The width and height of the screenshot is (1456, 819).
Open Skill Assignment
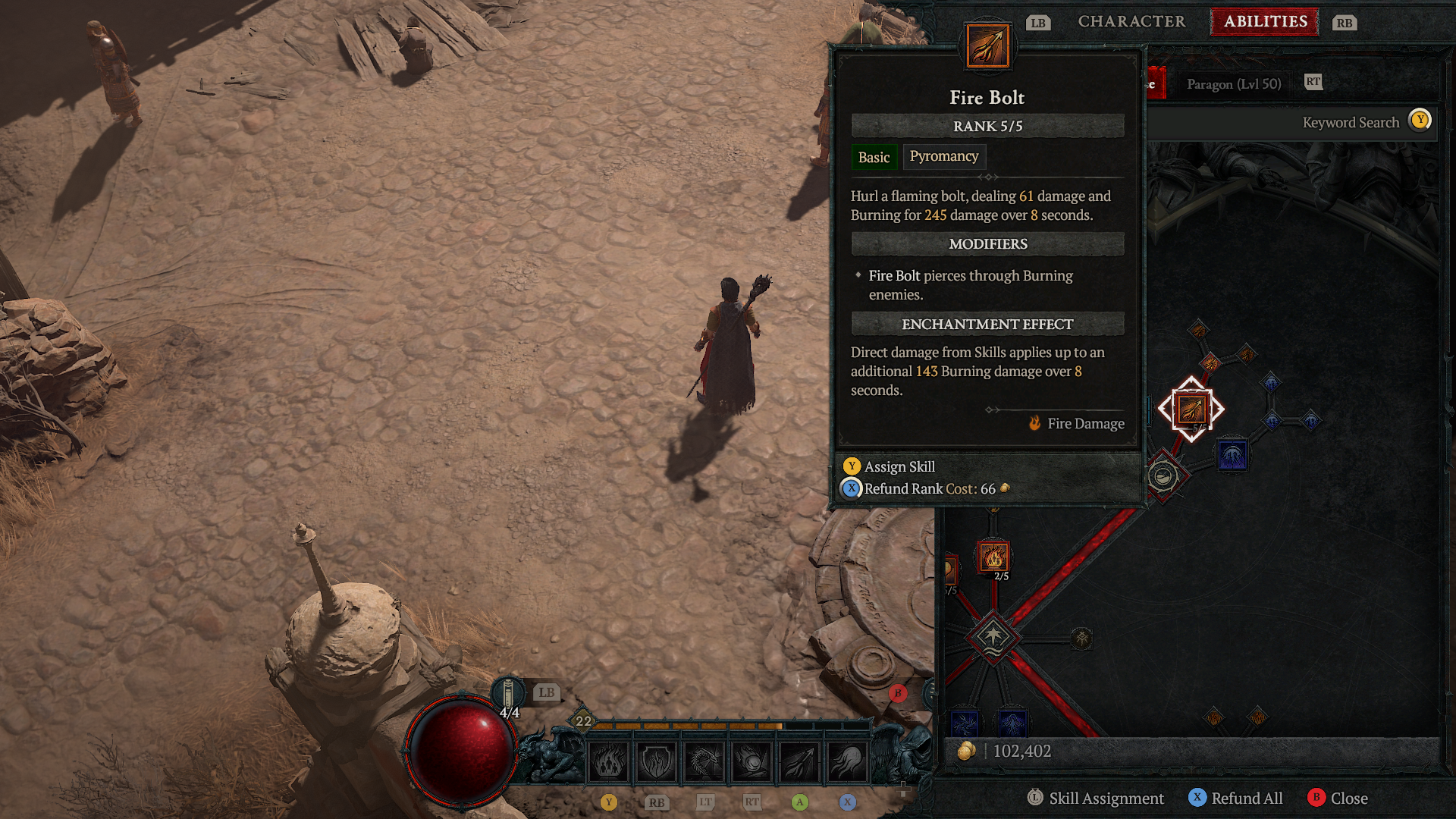[1096, 799]
